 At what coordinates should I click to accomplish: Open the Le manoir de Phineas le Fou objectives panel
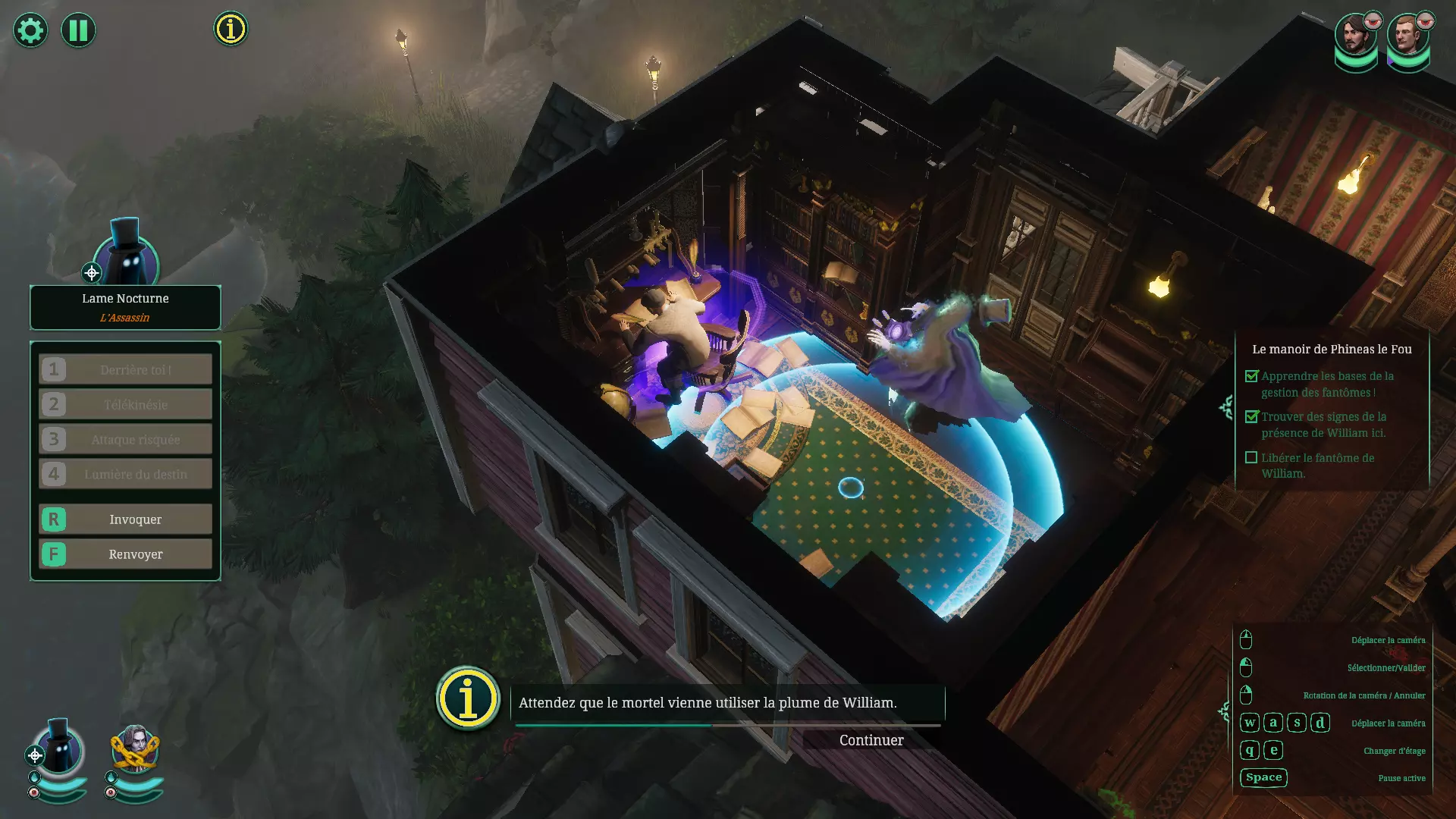[x=1332, y=350]
